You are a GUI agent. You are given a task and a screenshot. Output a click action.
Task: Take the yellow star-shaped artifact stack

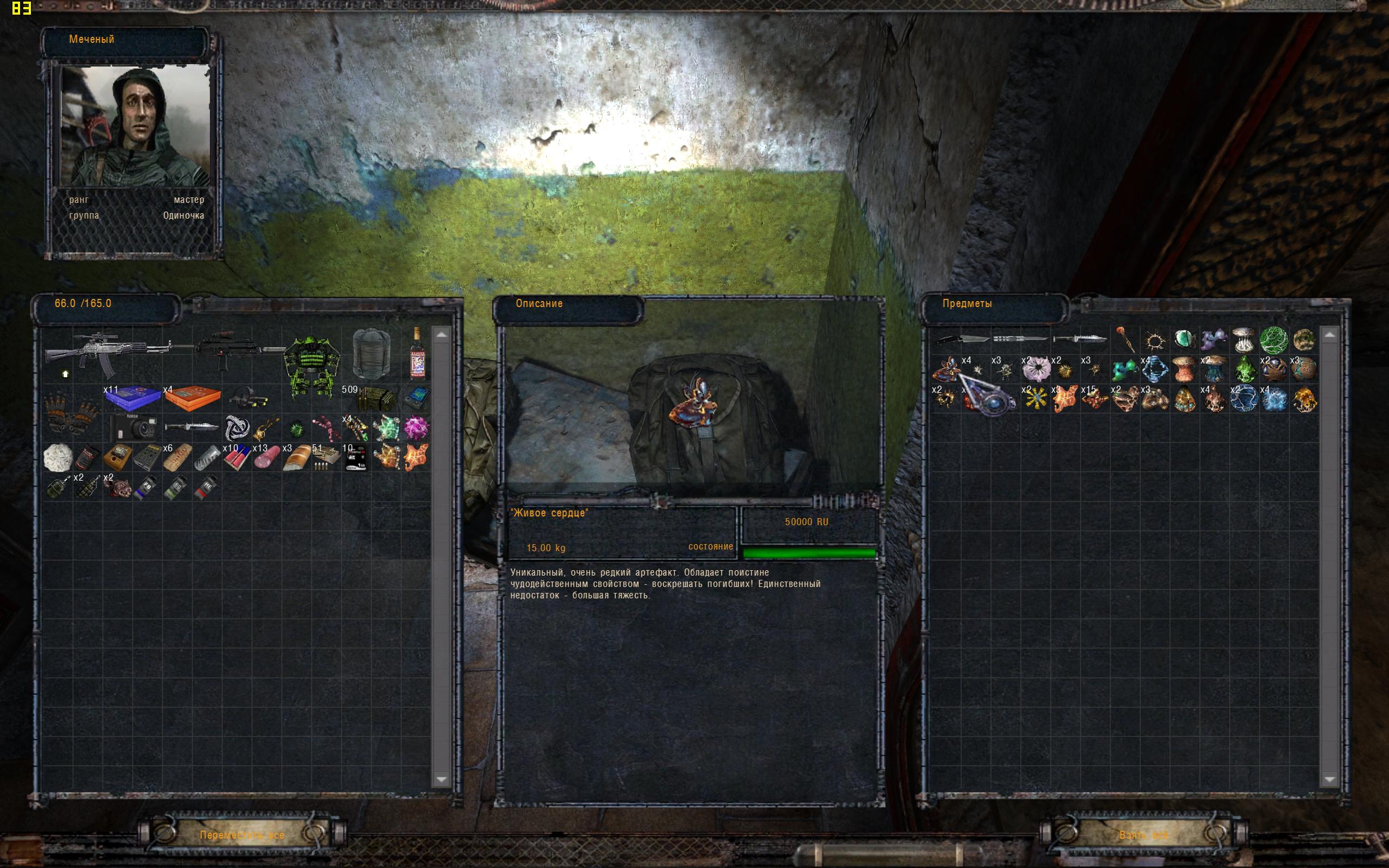(1035, 399)
